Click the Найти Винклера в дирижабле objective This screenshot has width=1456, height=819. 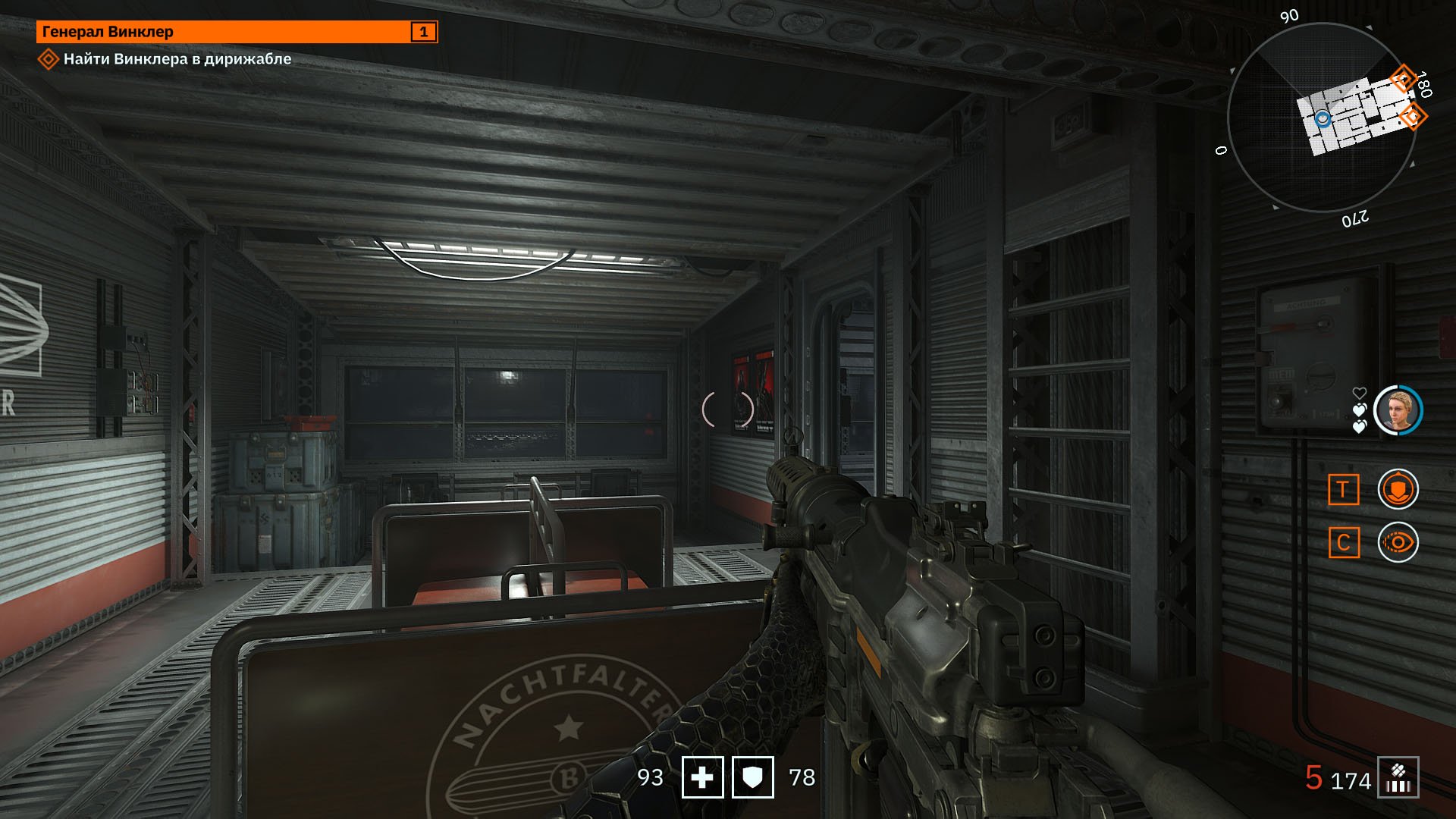[x=177, y=59]
